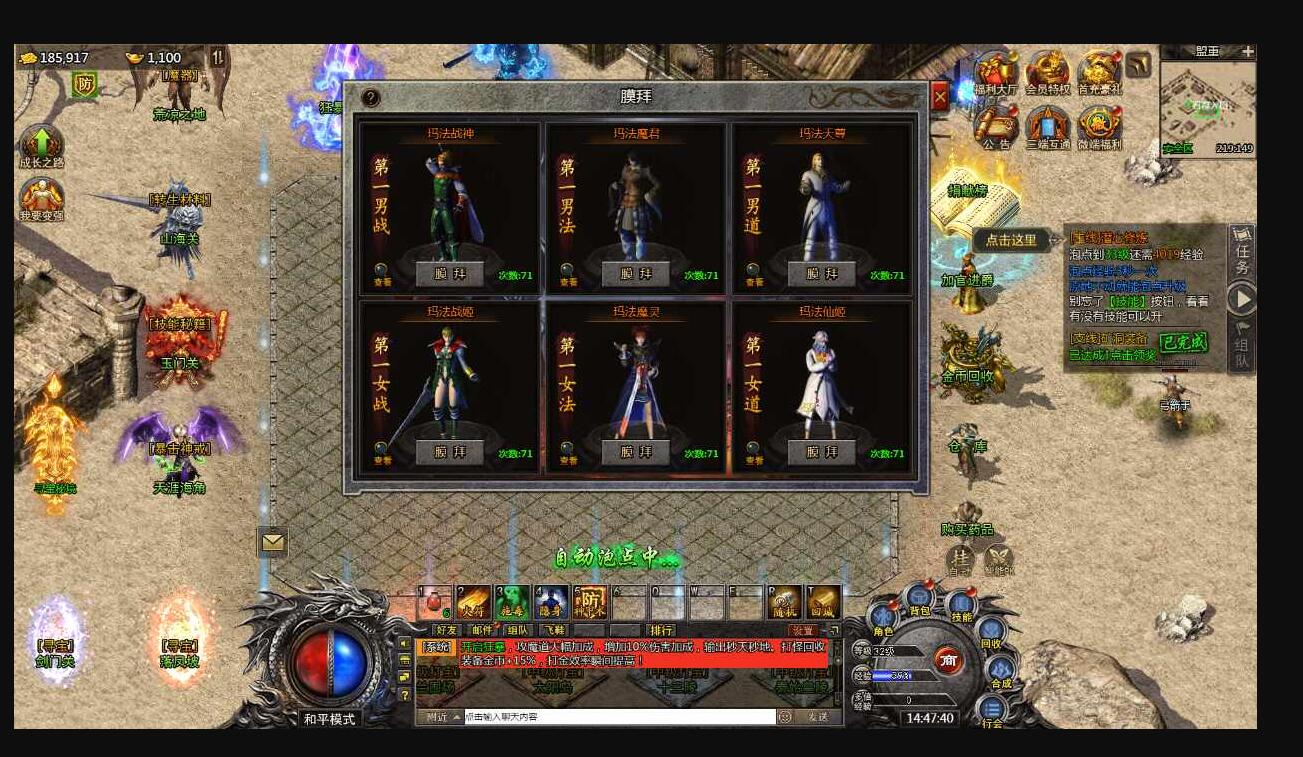1303x757 pixels.
Task: Toggle the 隐身 invisibility skill in slot 4
Action: click(x=553, y=603)
